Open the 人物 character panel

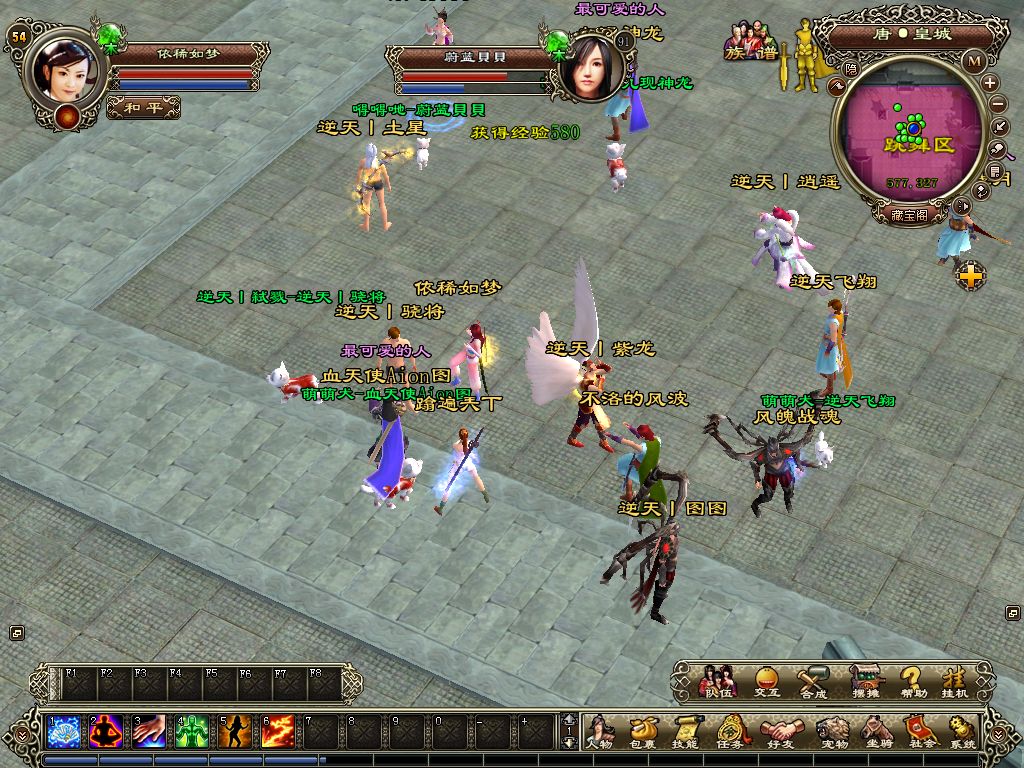pyautogui.click(x=599, y=731)
